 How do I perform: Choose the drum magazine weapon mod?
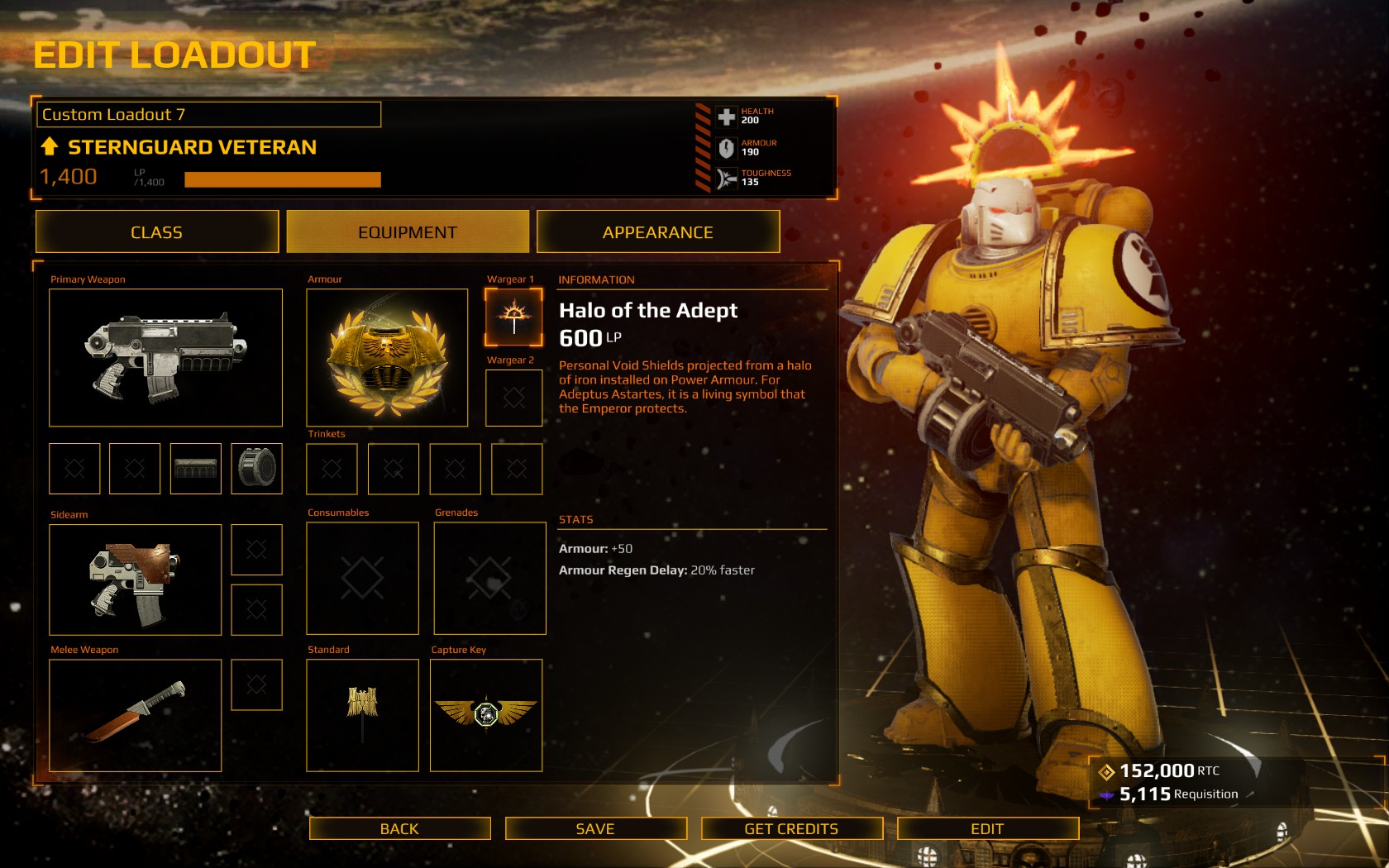pyautogui.click(x=256, y=469)
